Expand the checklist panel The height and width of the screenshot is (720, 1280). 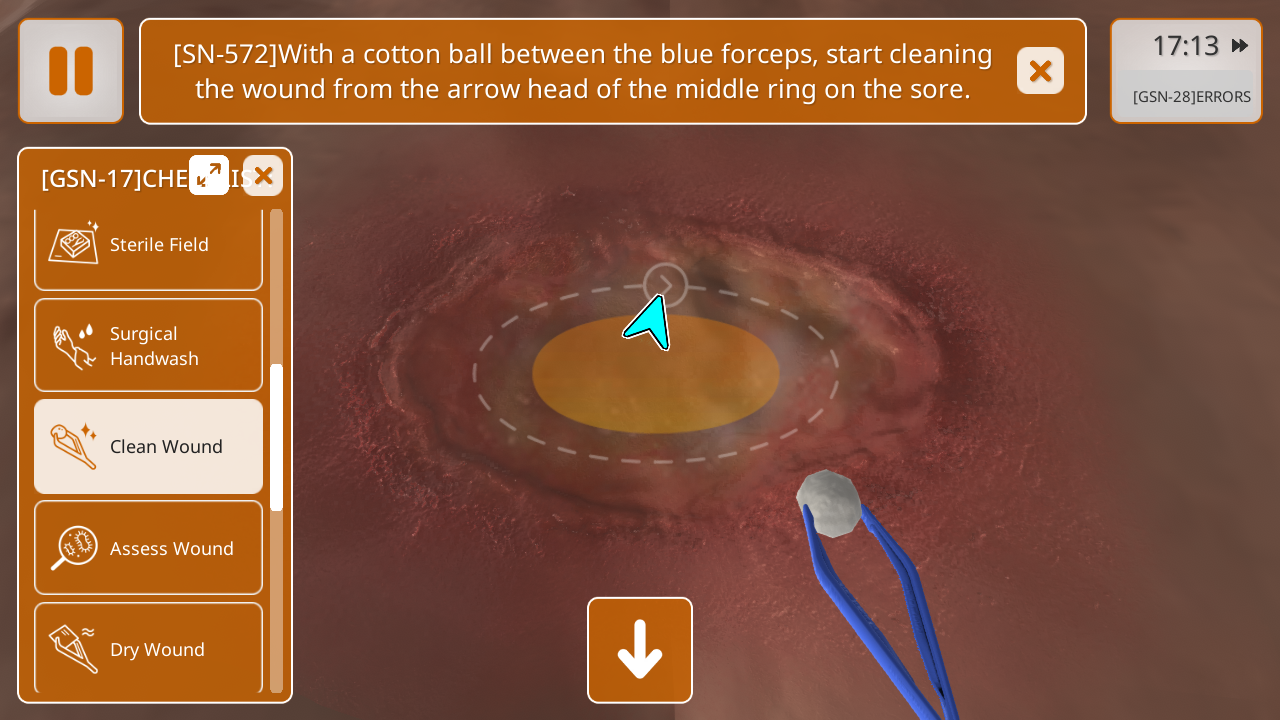[209, 175]
